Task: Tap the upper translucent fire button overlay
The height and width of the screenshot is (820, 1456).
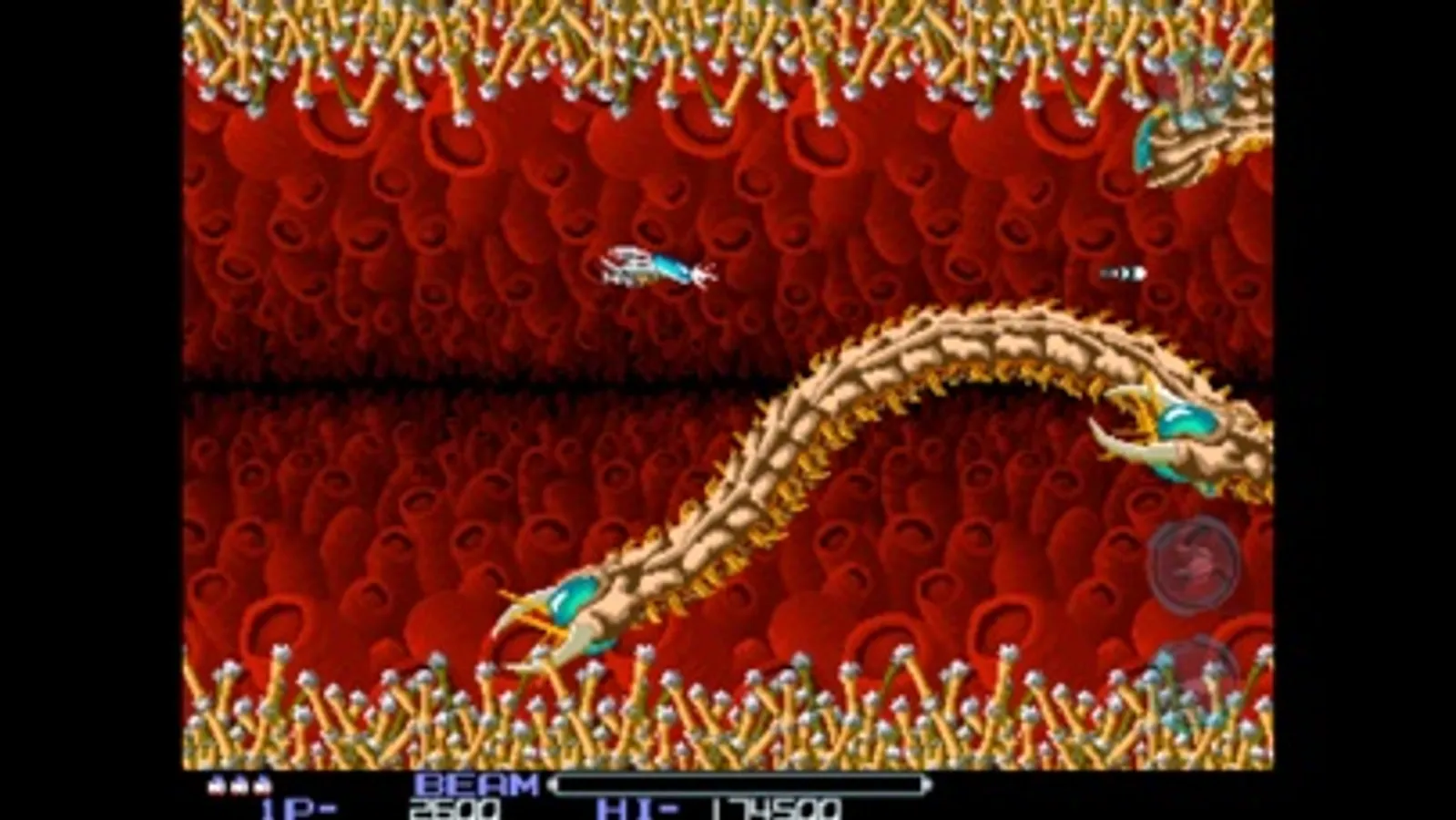Action: click(x=1195, y=563)
